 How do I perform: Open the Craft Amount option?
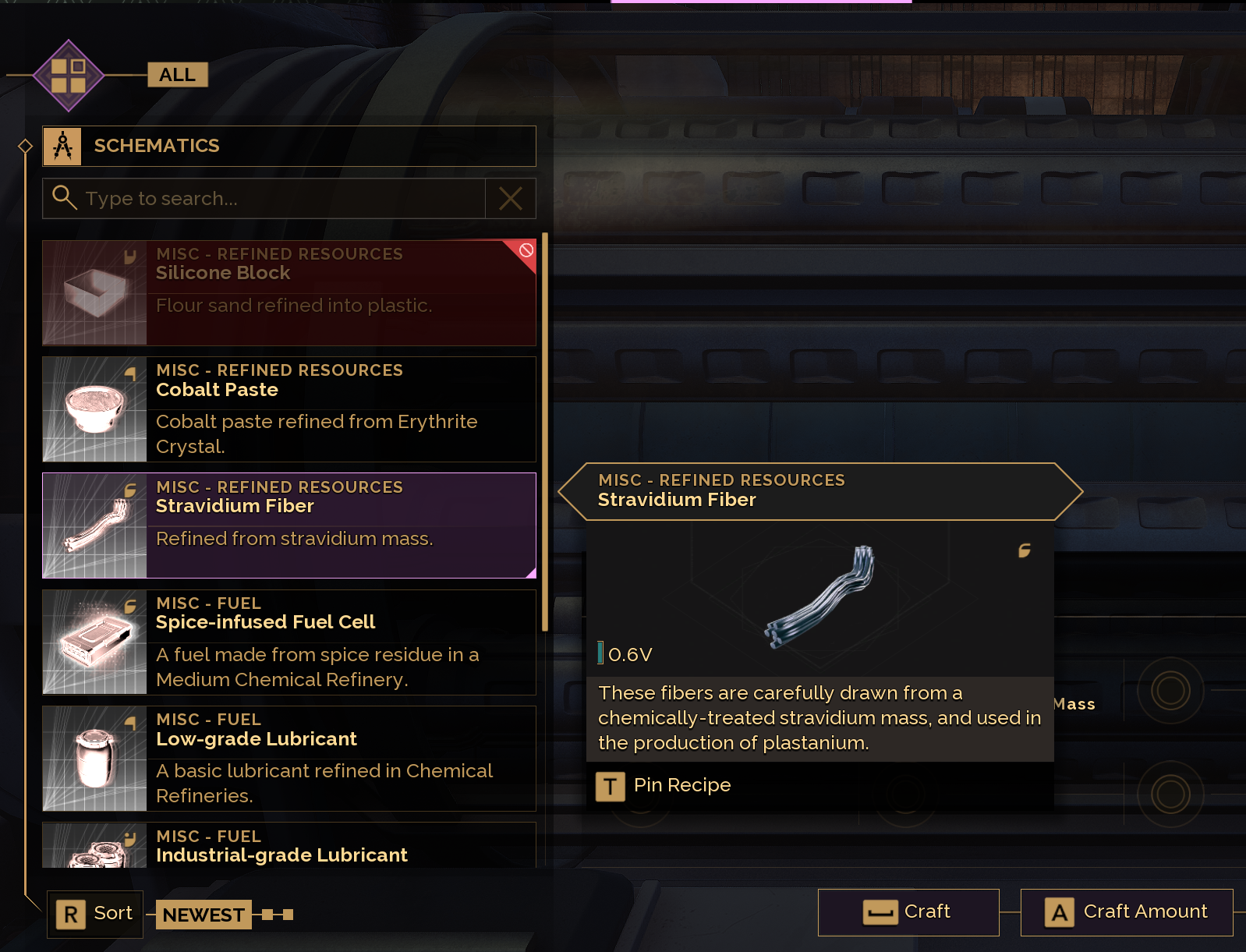[1127, 912]
